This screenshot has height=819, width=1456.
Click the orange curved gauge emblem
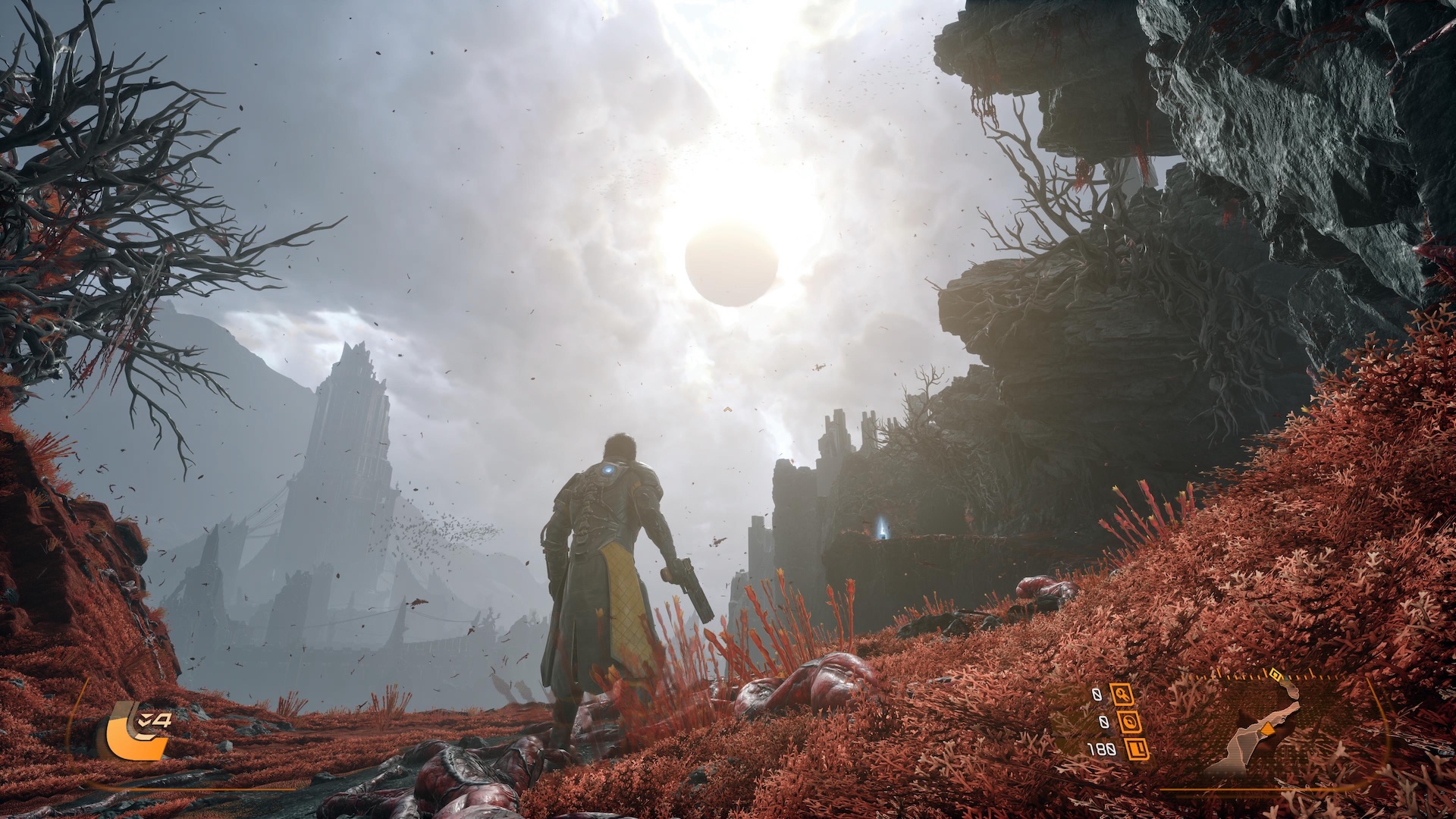[x=135, y=732]
